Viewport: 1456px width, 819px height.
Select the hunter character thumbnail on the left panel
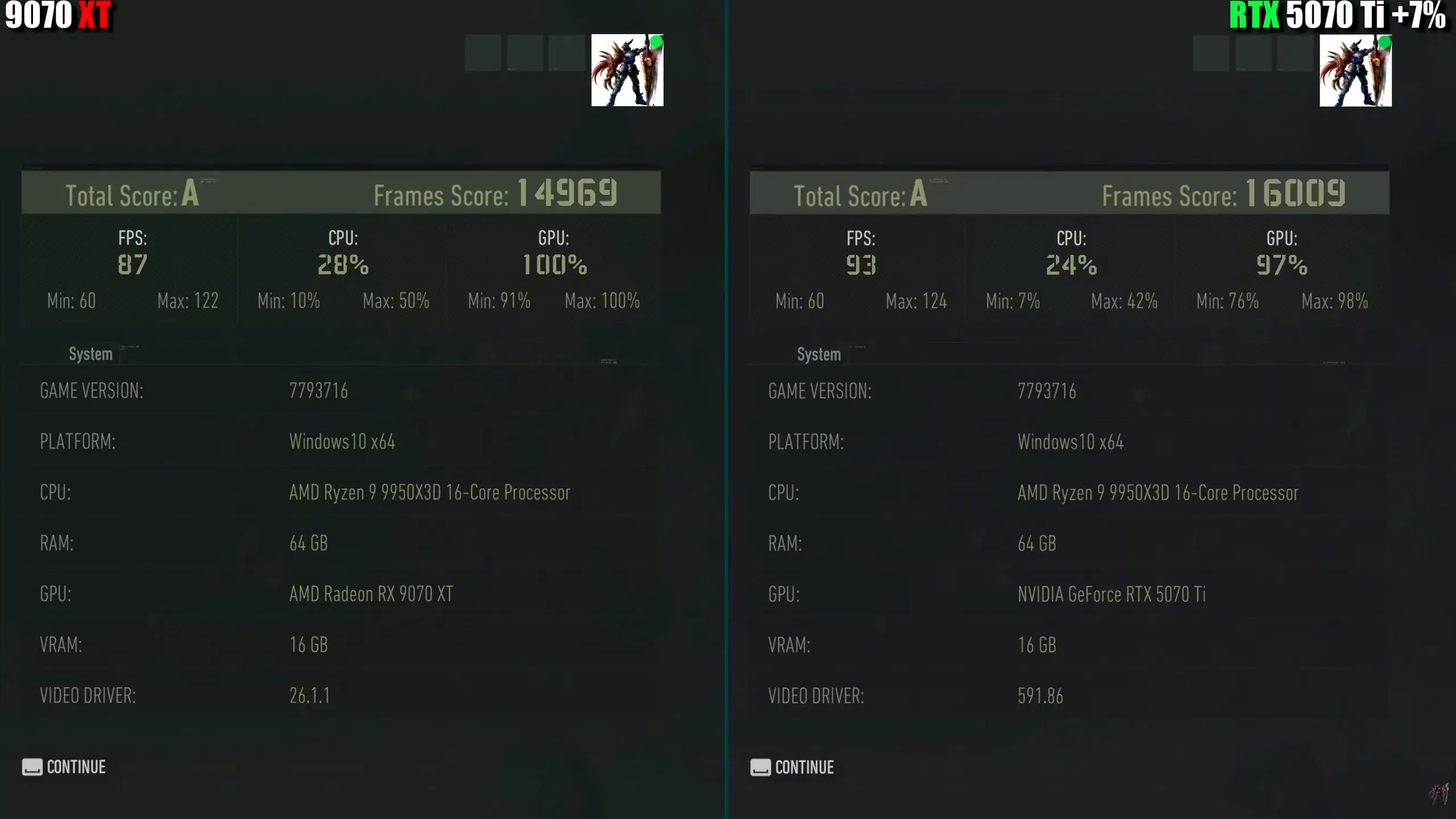627,69
